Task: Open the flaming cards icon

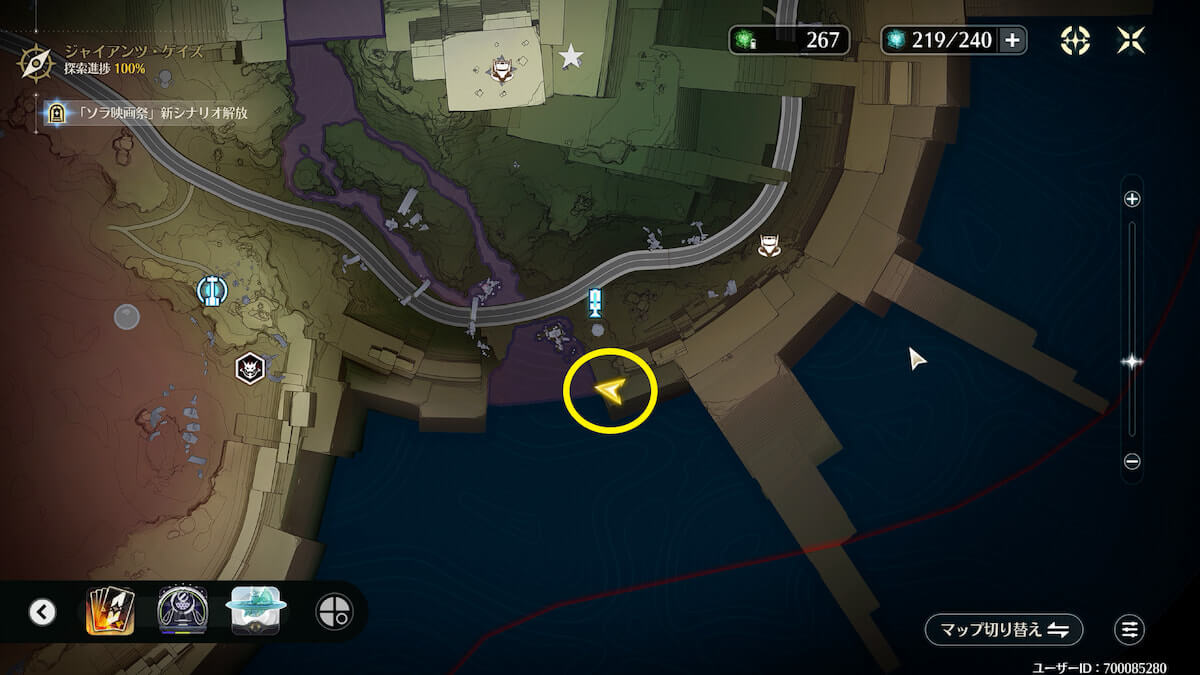Action: coord(110,611)
